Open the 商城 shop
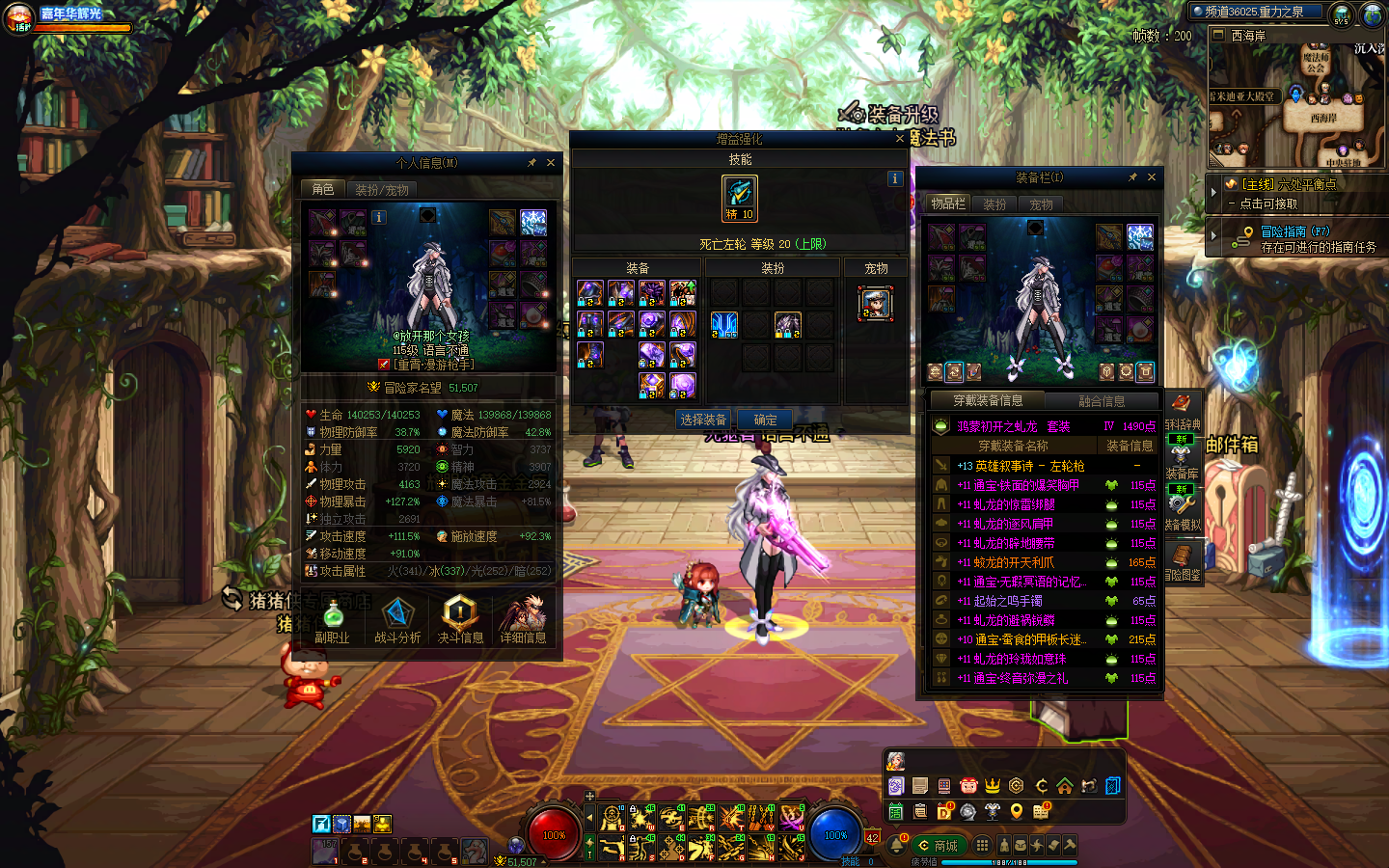Image resolution: width=1389 pixels, height=868 pixels. 938,846
